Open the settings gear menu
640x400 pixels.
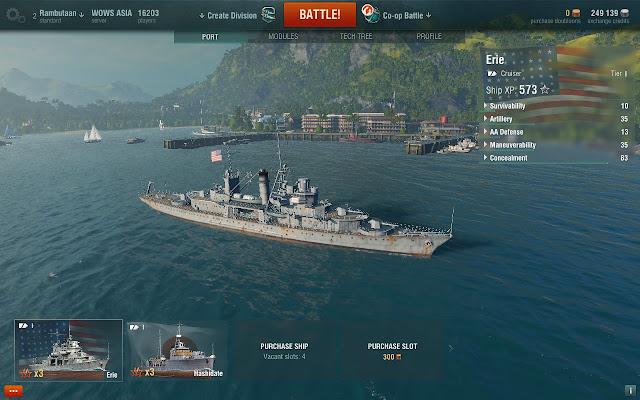point(14,16)
